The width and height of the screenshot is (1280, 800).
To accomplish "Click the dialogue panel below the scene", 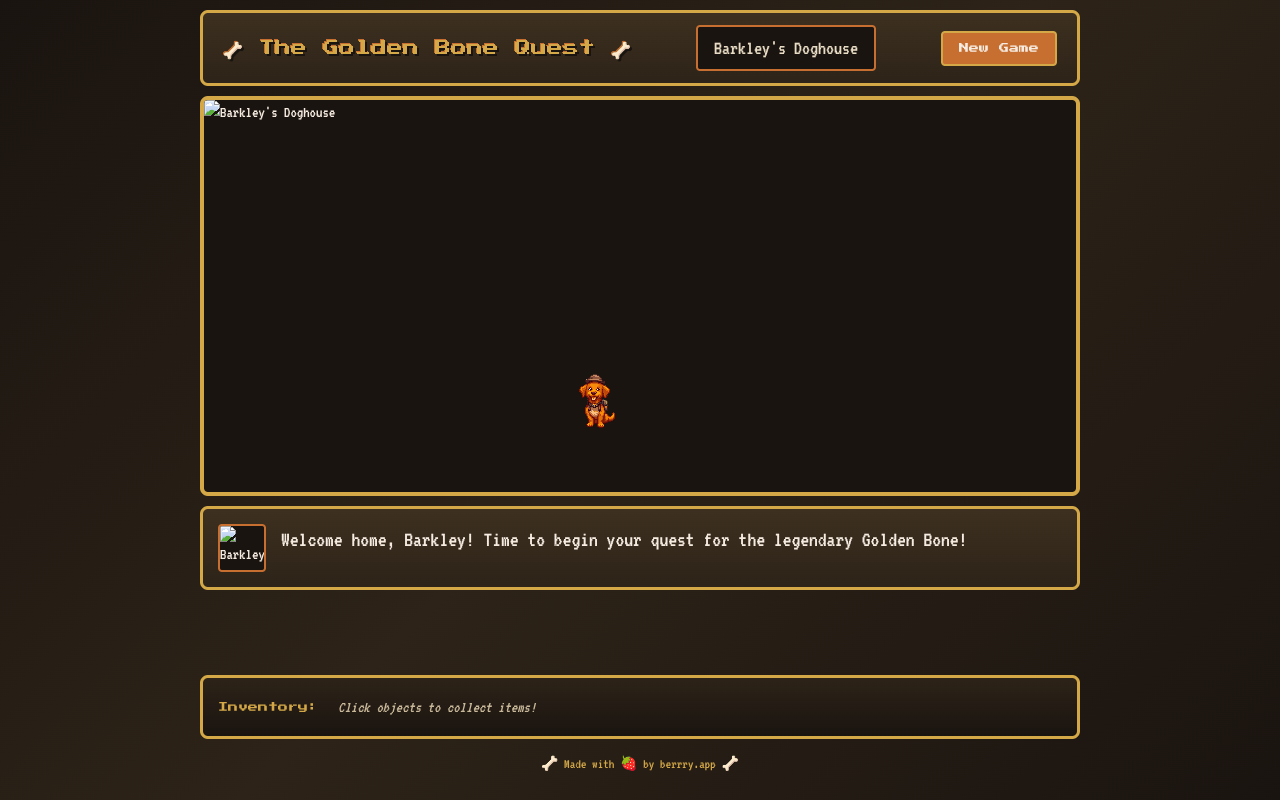I will [x=640, y=548].
